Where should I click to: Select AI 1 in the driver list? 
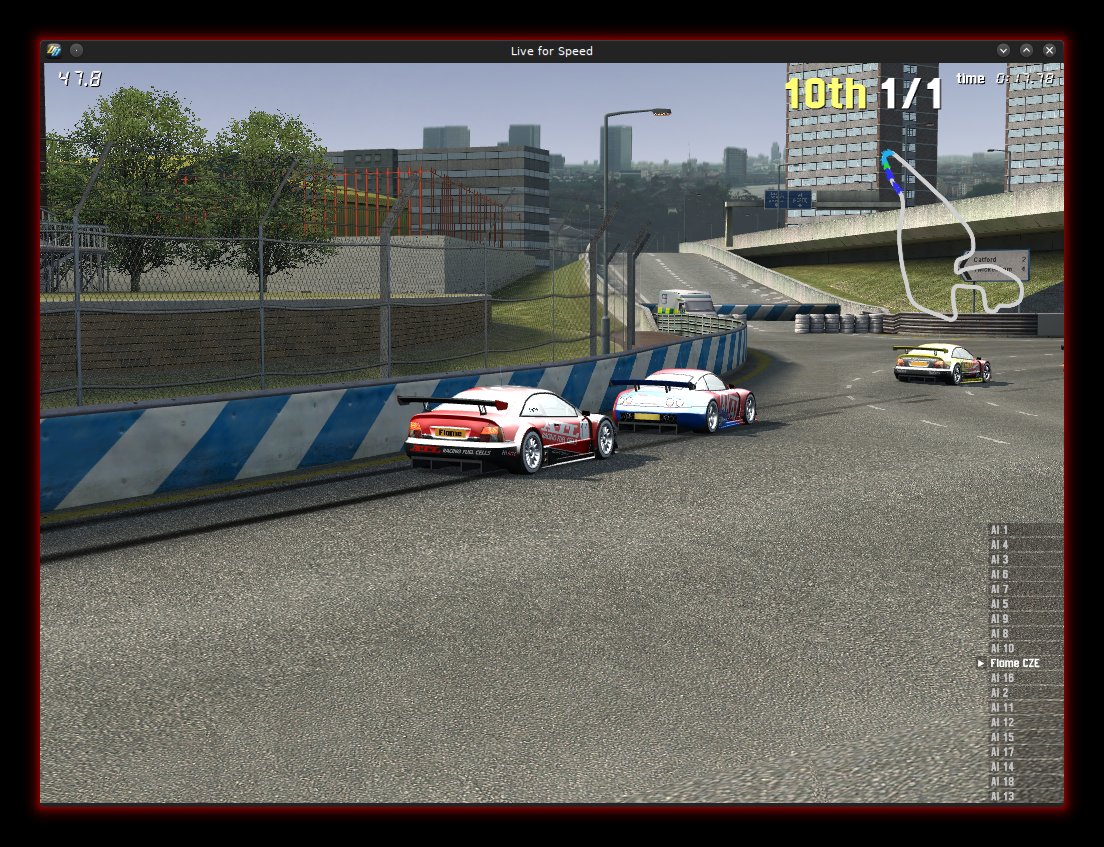pyautogui.click(x=1000, y=530)
